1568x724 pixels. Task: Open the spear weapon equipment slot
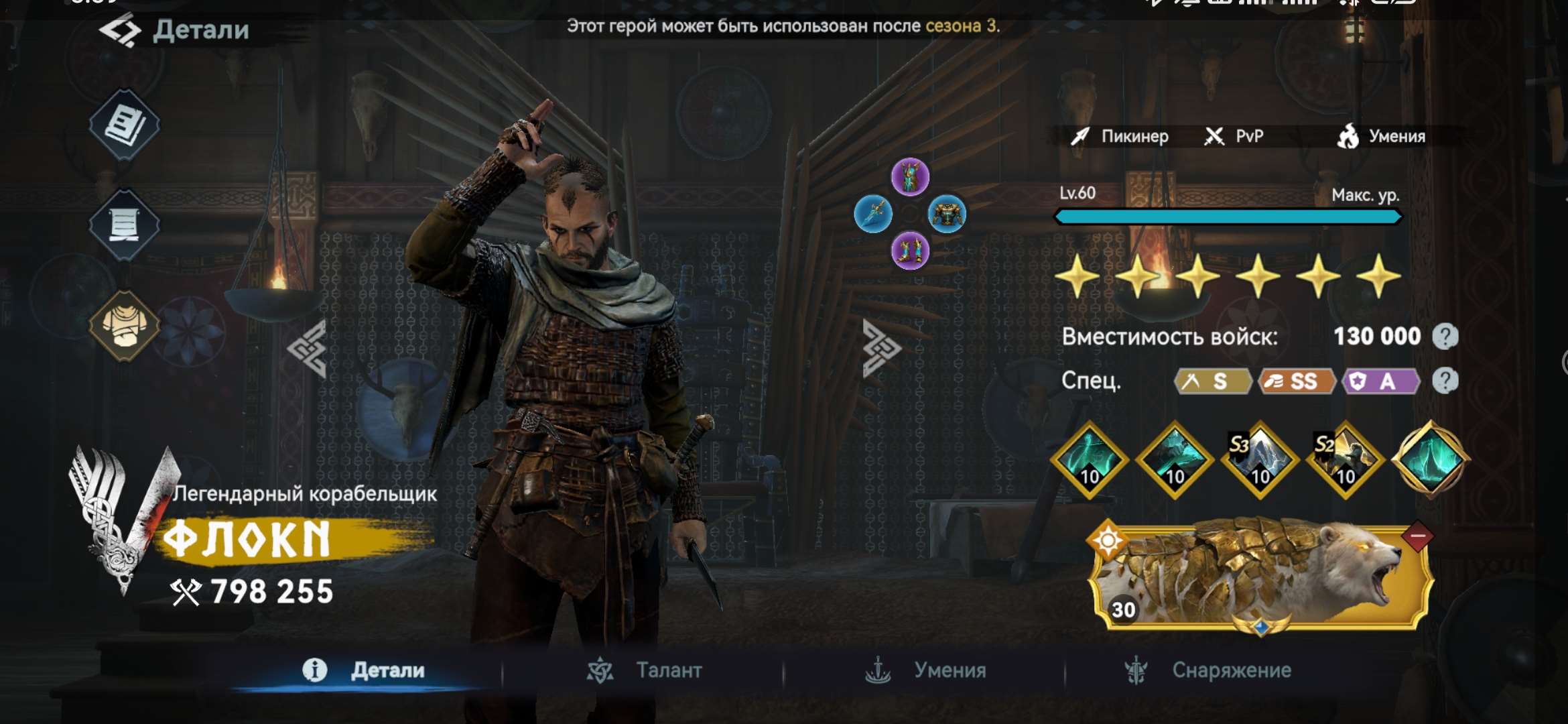click(x=873, y=215)
